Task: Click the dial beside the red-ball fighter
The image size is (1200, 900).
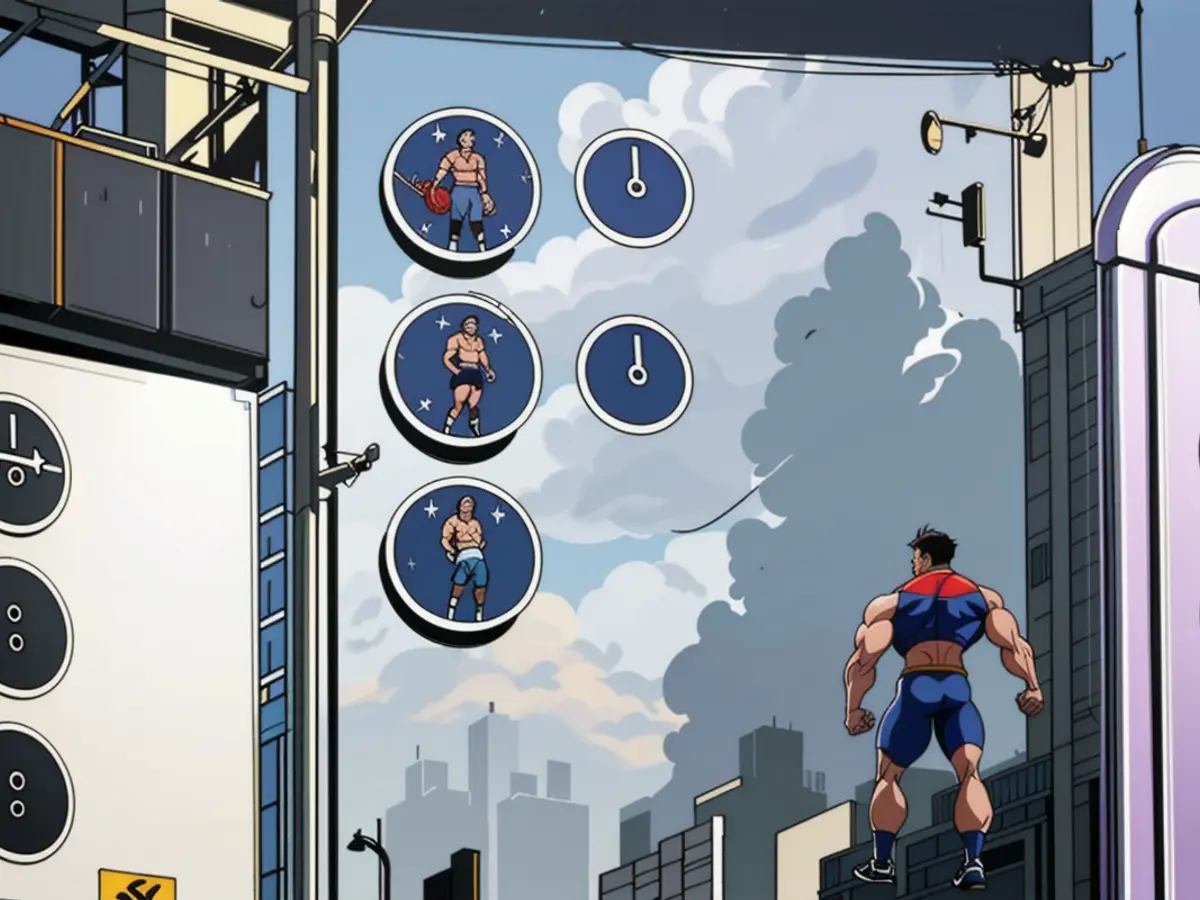Action: click(634, 187)
